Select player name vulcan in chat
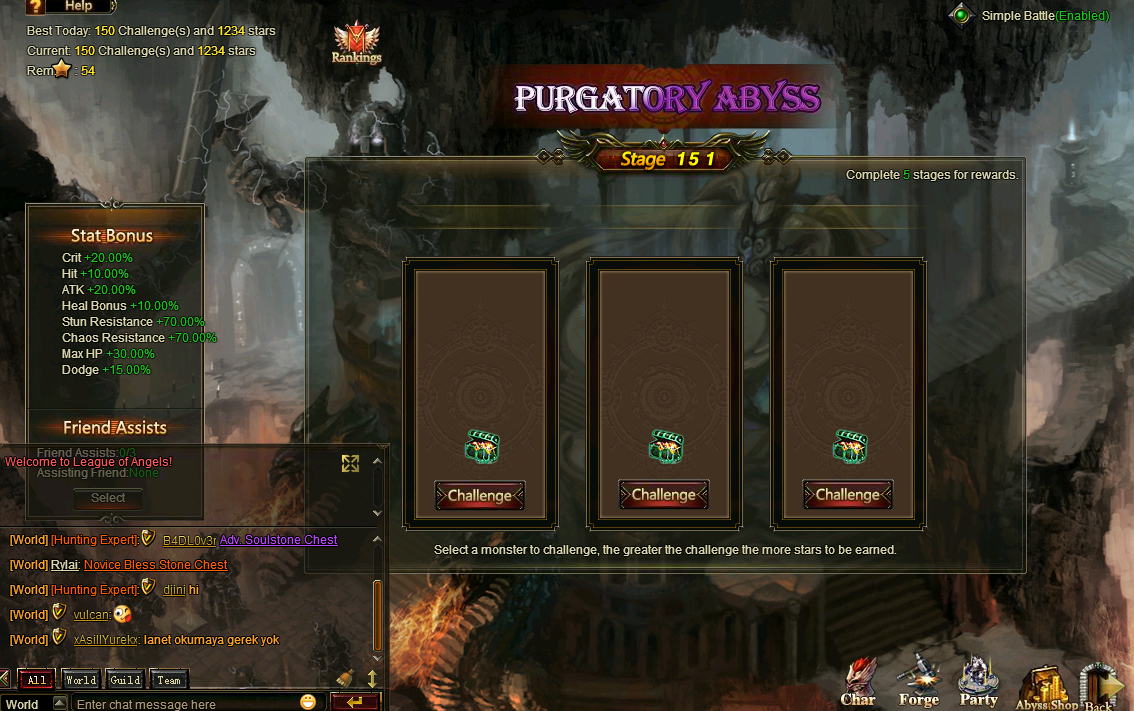 (x=91, y=615)
